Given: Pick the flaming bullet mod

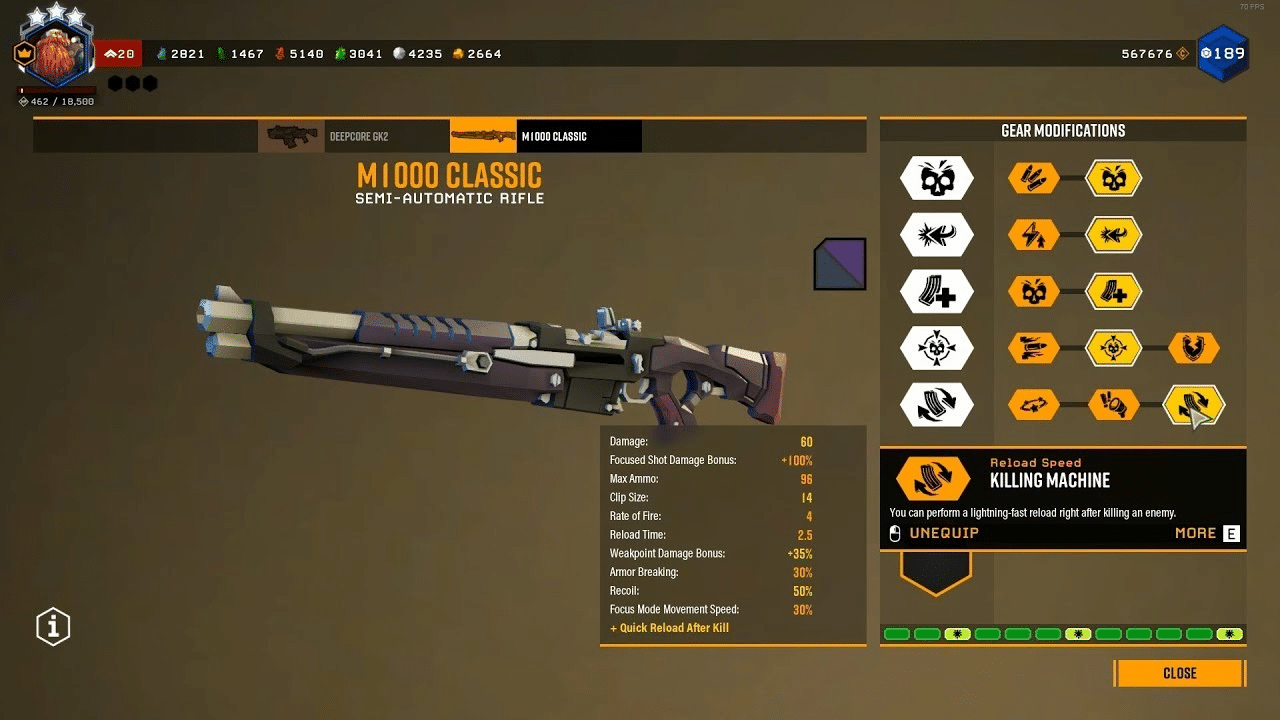Looking at the screenshot, I should 1033,348.
